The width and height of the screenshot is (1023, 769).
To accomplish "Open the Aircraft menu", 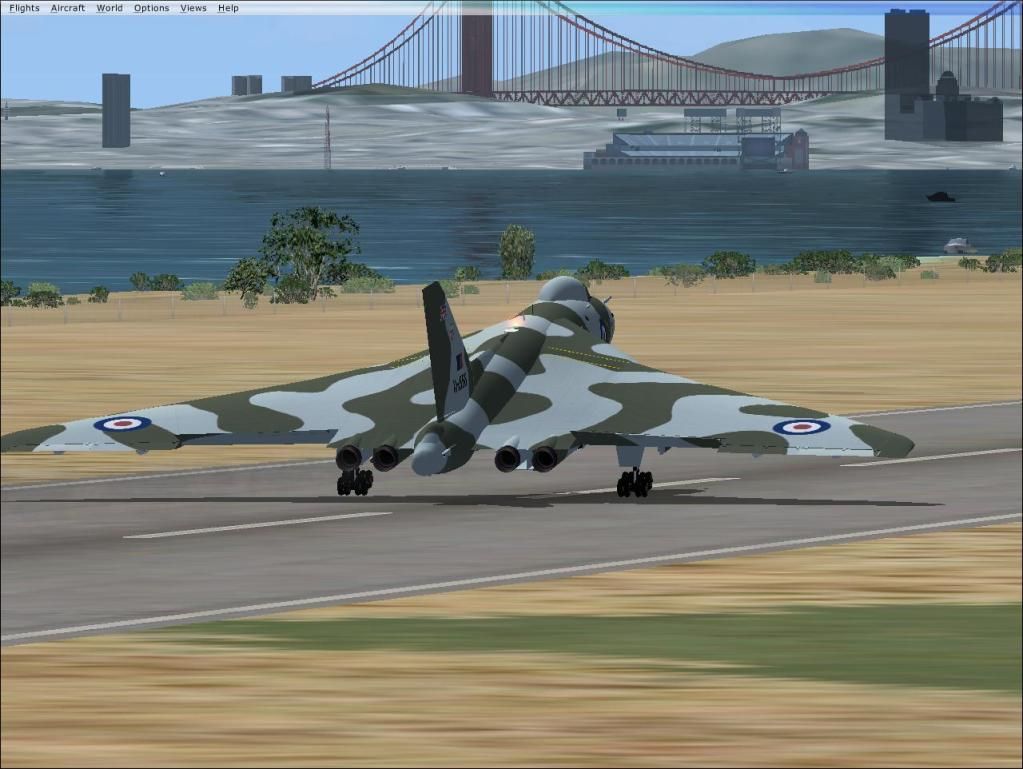I will pos(68,8).
